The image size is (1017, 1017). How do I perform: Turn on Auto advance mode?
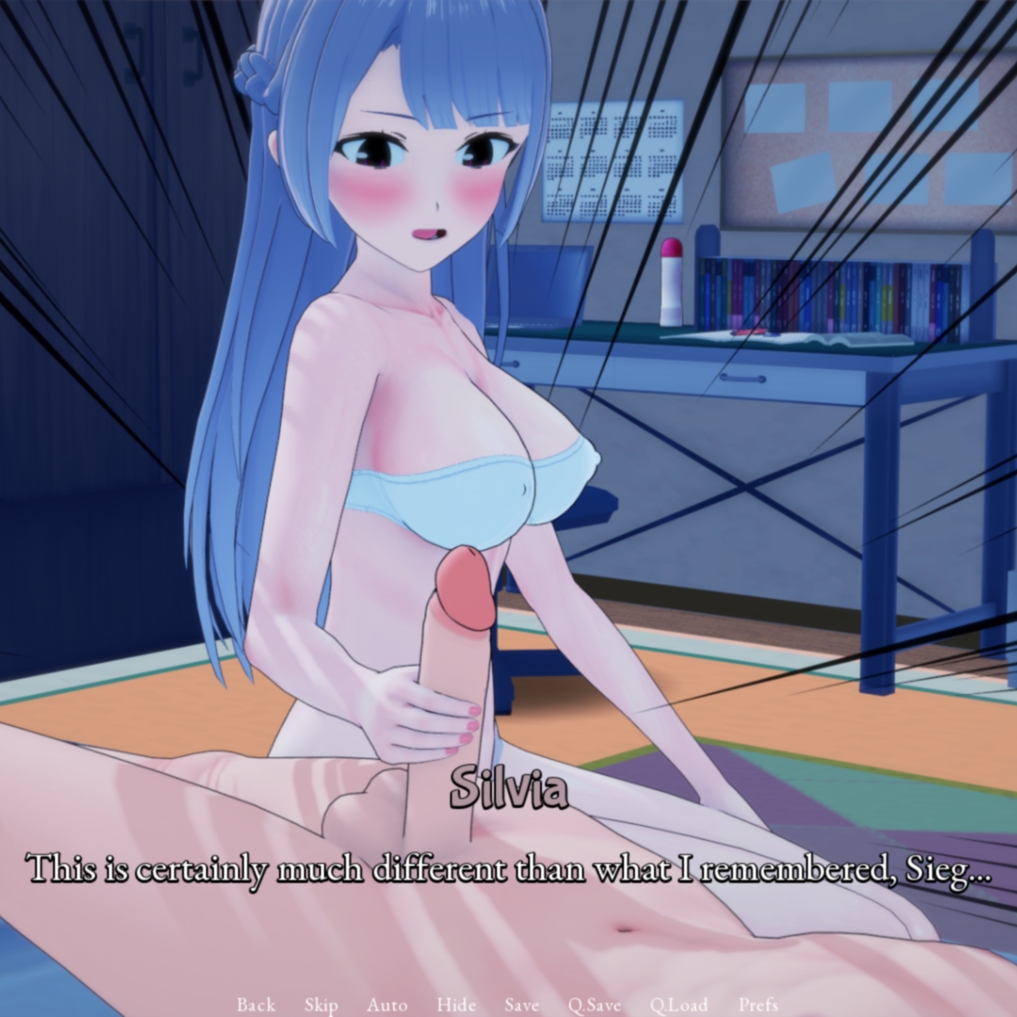pyautogui.click(x=387, y=1004)
